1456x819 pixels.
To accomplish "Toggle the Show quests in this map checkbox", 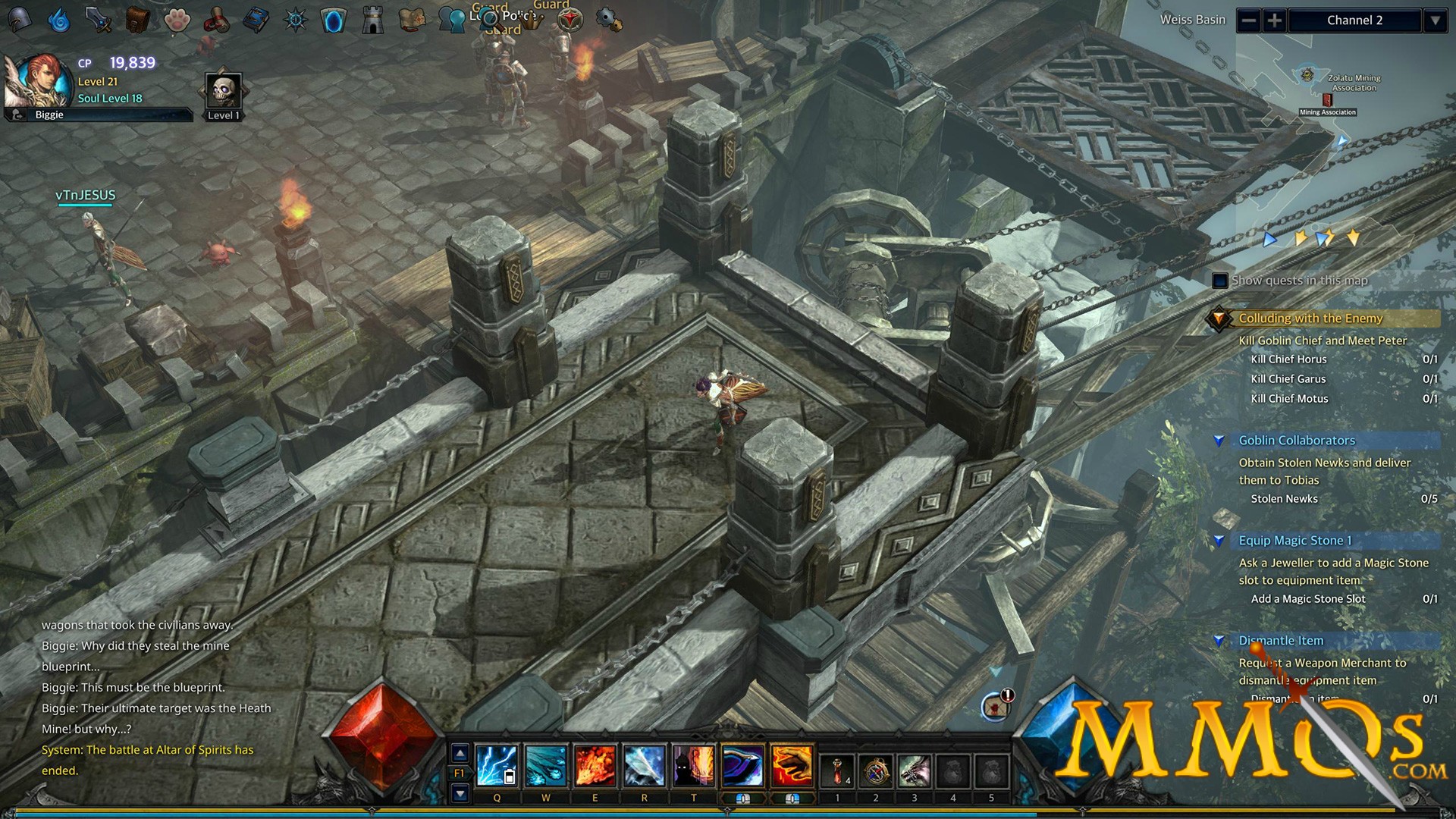I will coord(1219,281).
